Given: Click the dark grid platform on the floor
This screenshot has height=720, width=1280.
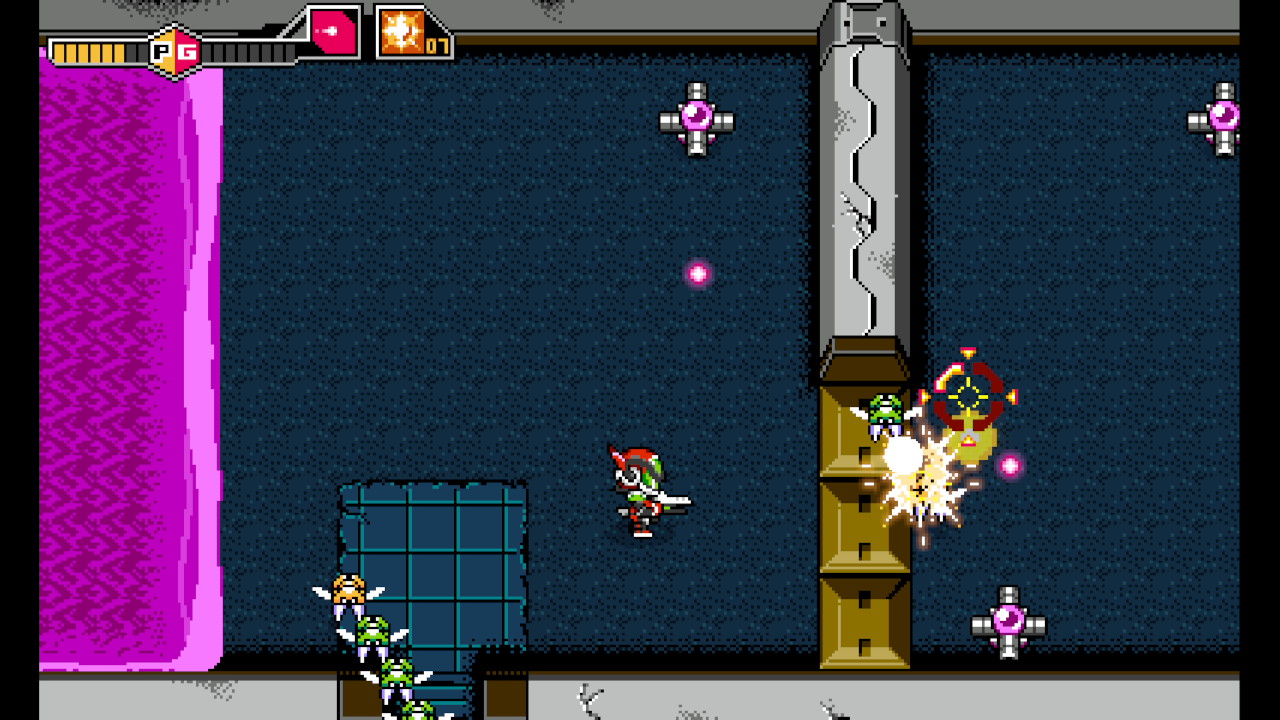Looking at the screenshot, I should pyautogui.click(x=435, y=560).
